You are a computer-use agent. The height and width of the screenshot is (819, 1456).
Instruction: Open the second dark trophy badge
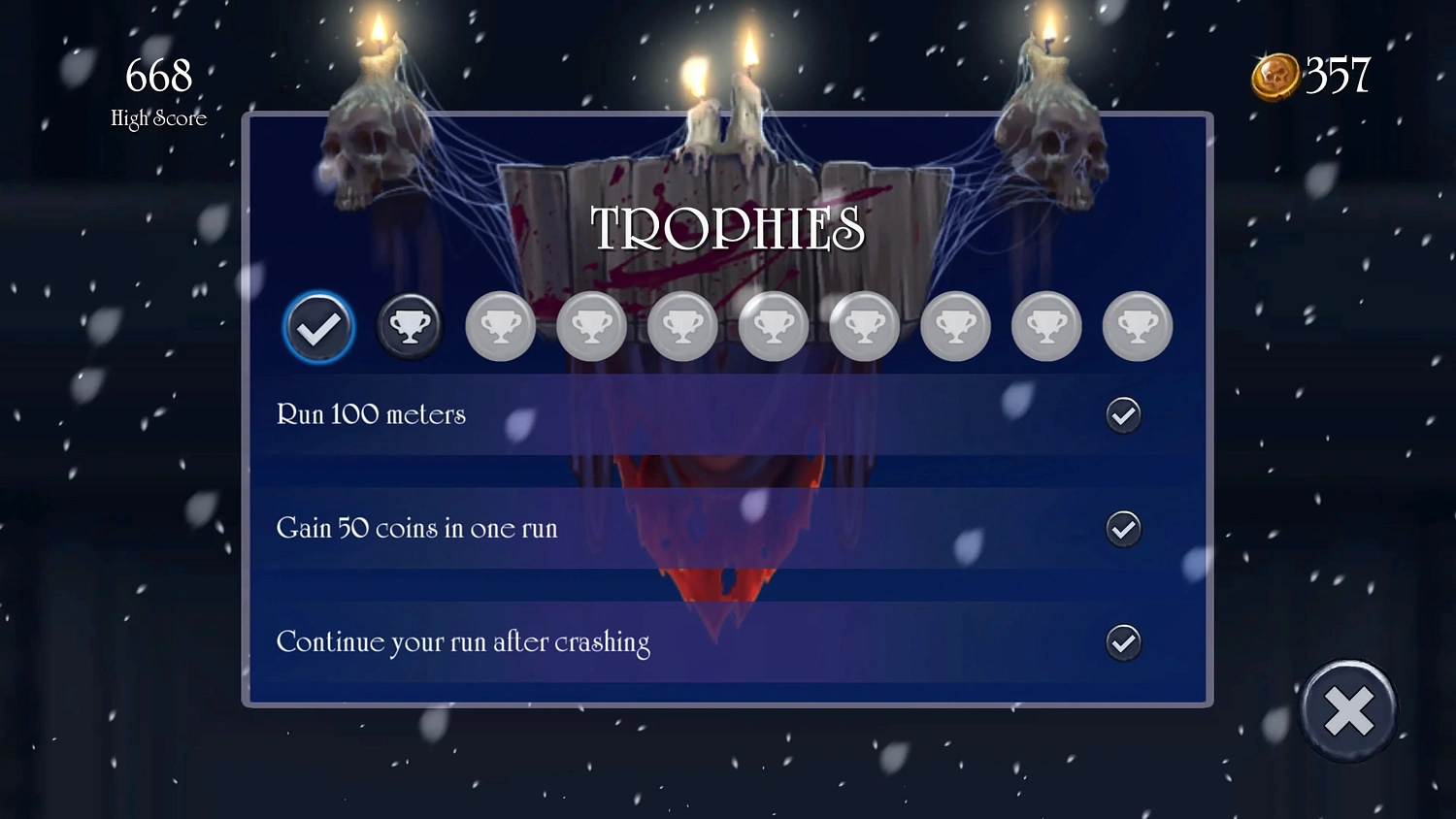point(409,326)
